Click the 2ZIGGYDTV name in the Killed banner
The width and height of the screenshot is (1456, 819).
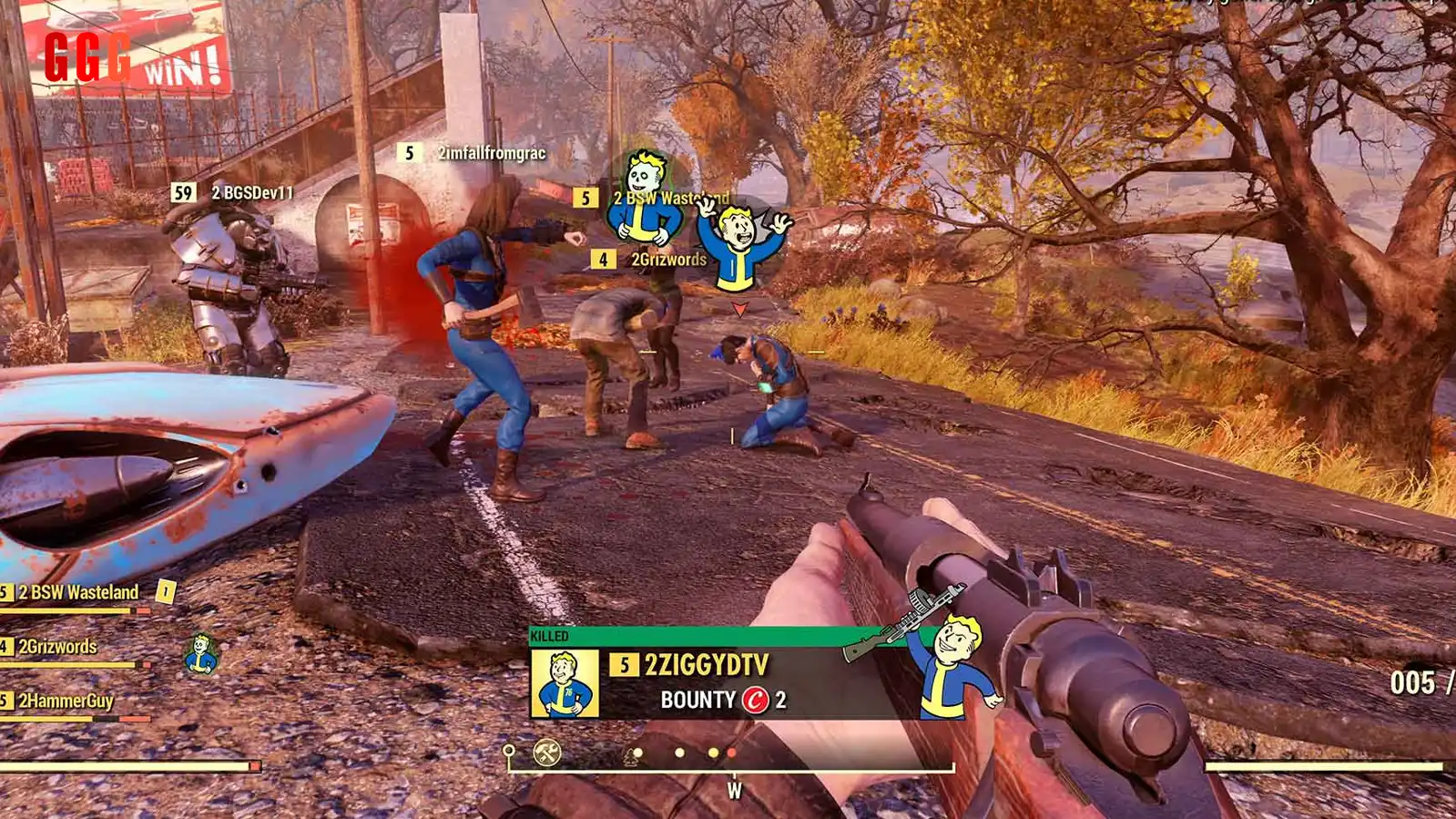pos(707,665)
